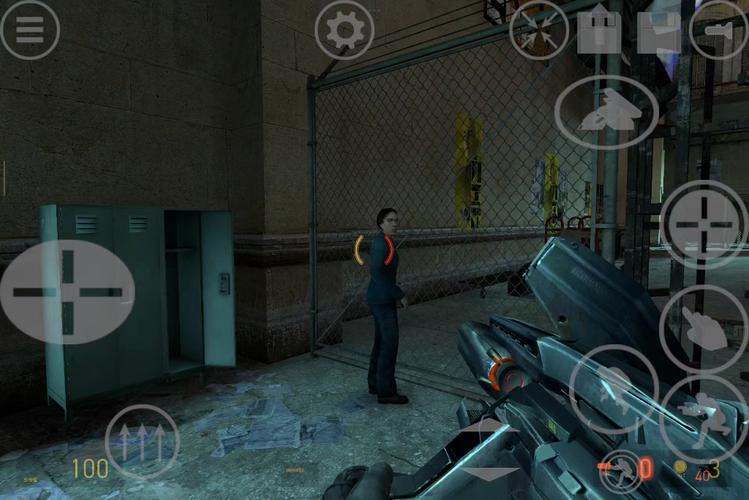This screenshot has height=500, width=749.
Task: Open the hamburger menu button
Action: (30, 30)
